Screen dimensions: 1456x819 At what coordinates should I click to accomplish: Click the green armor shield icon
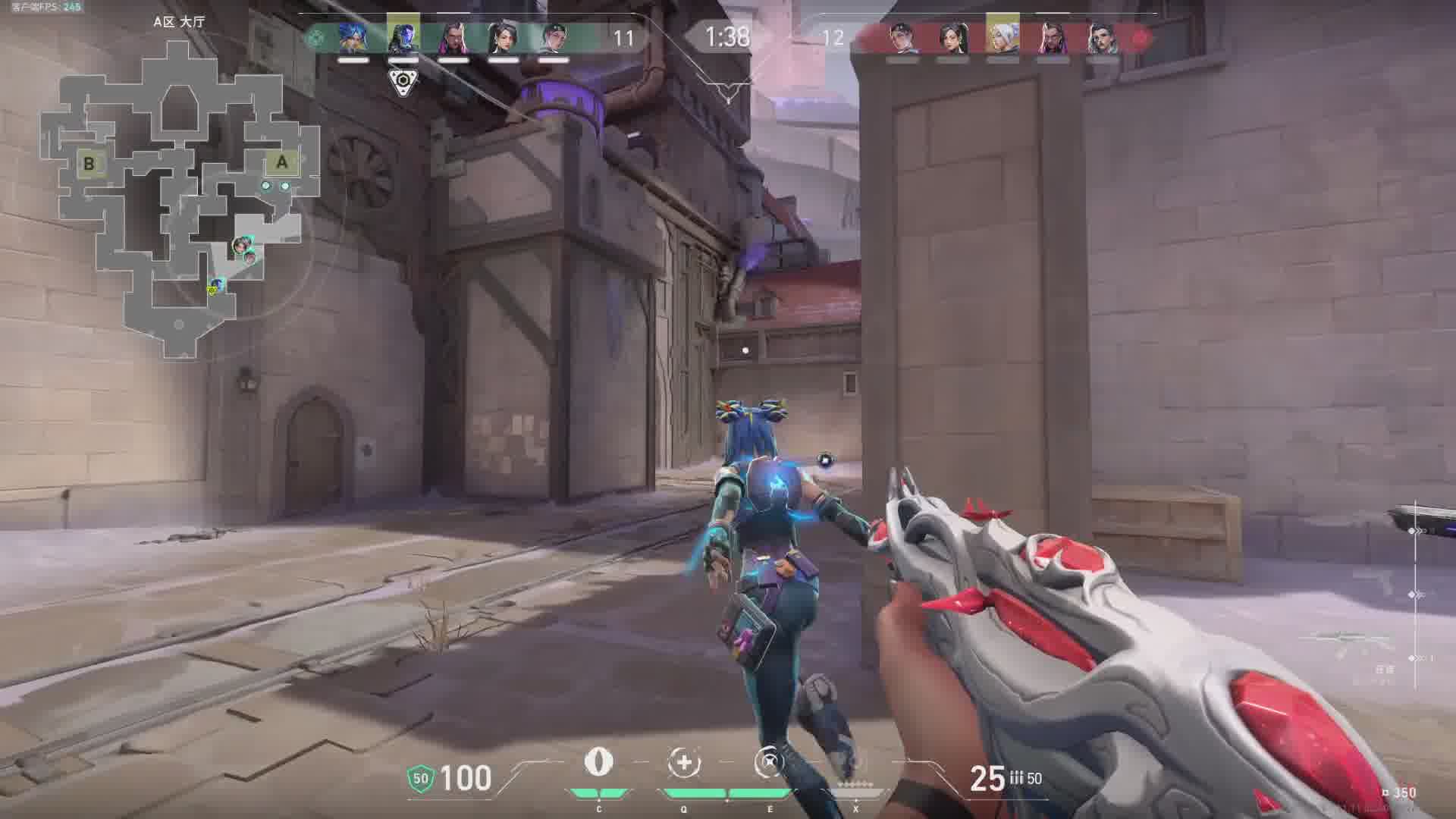(x=421, y=778)
